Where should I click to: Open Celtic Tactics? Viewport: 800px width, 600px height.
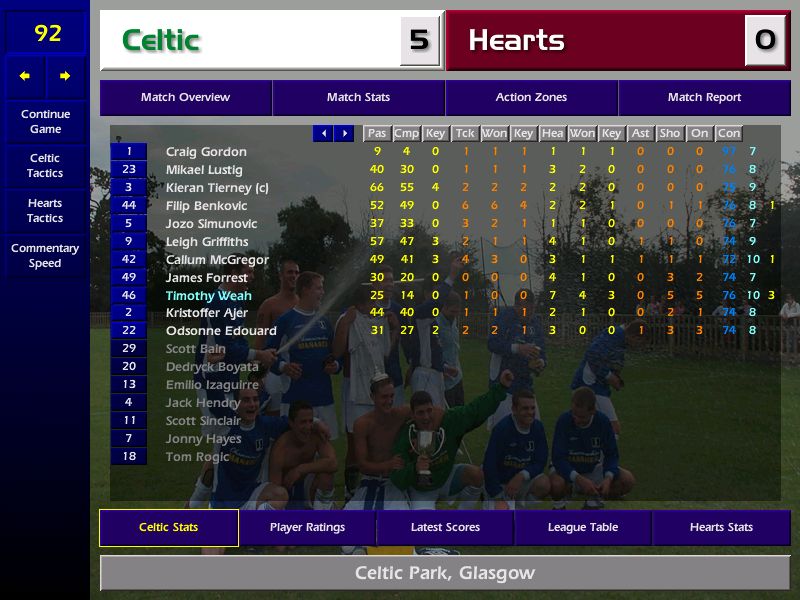click(45, 166)
